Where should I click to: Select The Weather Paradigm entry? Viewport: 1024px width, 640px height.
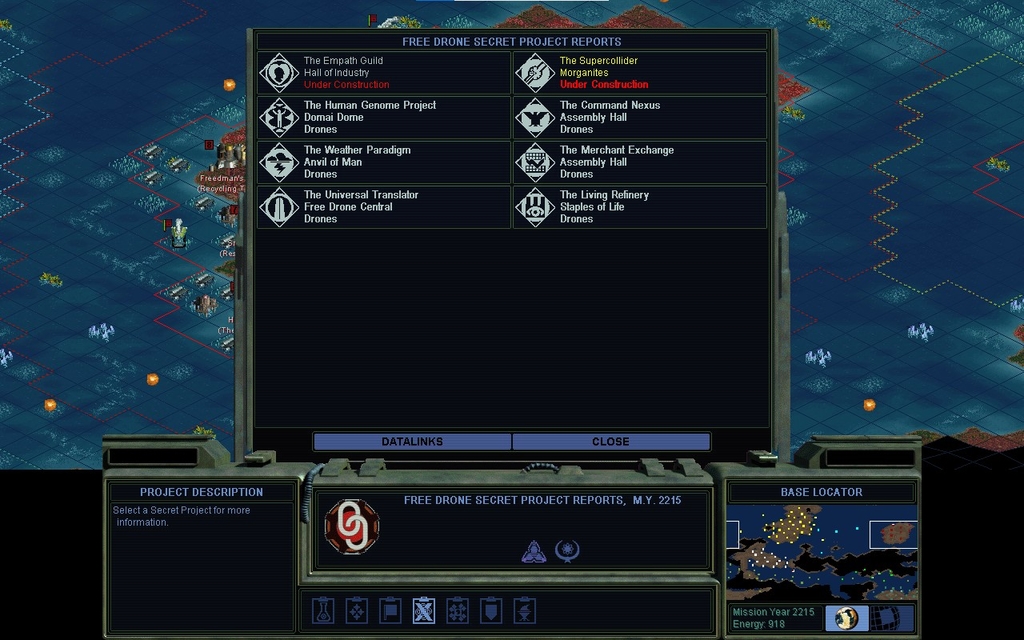384,162
